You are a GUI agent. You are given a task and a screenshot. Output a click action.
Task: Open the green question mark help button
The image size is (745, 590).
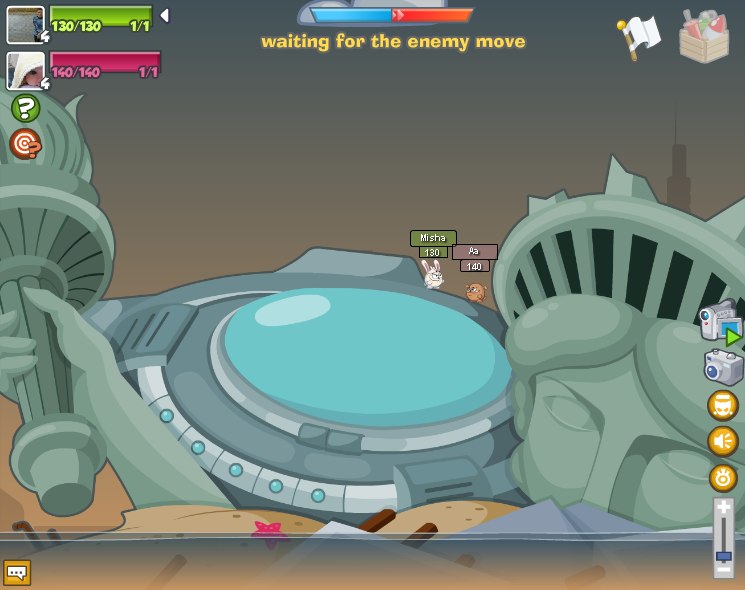(x=25, y=108)
